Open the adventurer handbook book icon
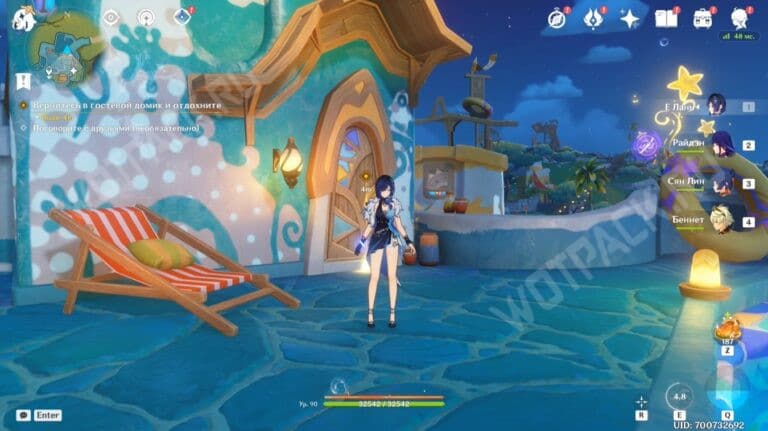 [666, 17]
